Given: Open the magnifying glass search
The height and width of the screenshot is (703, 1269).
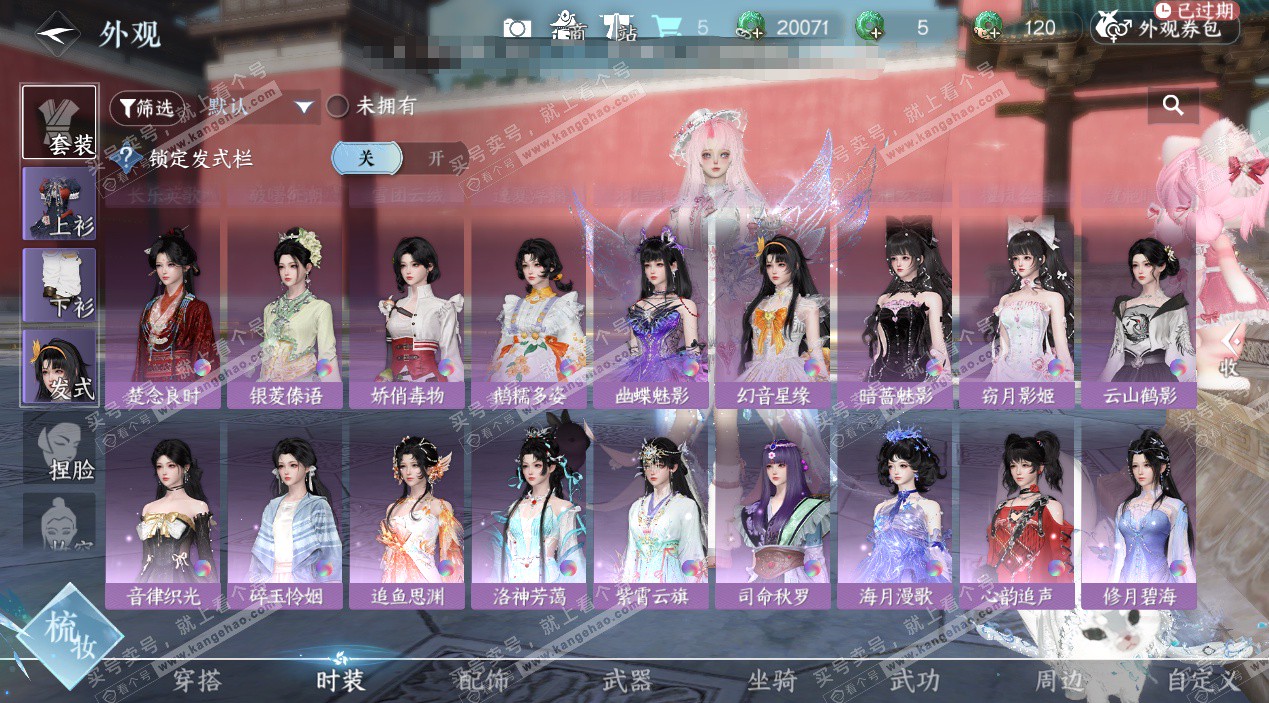Looking at the screenshot, I should click(1173, 105).
